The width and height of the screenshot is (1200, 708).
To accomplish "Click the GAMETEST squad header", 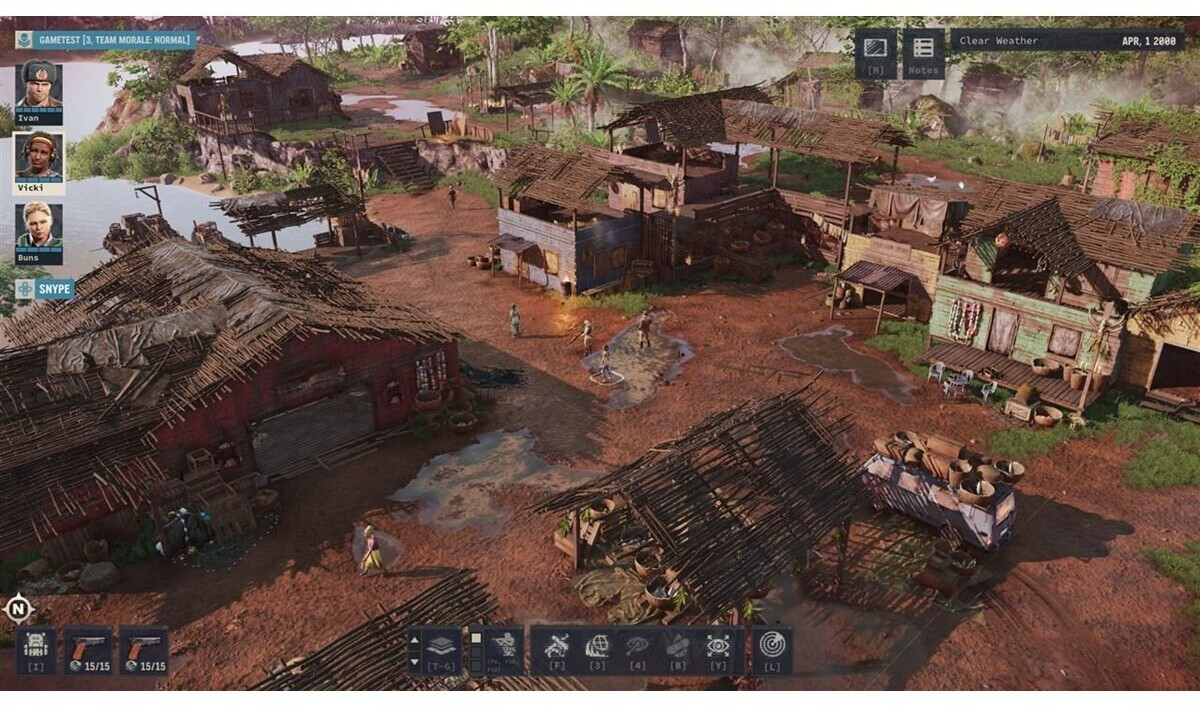I will click(104, 41).
